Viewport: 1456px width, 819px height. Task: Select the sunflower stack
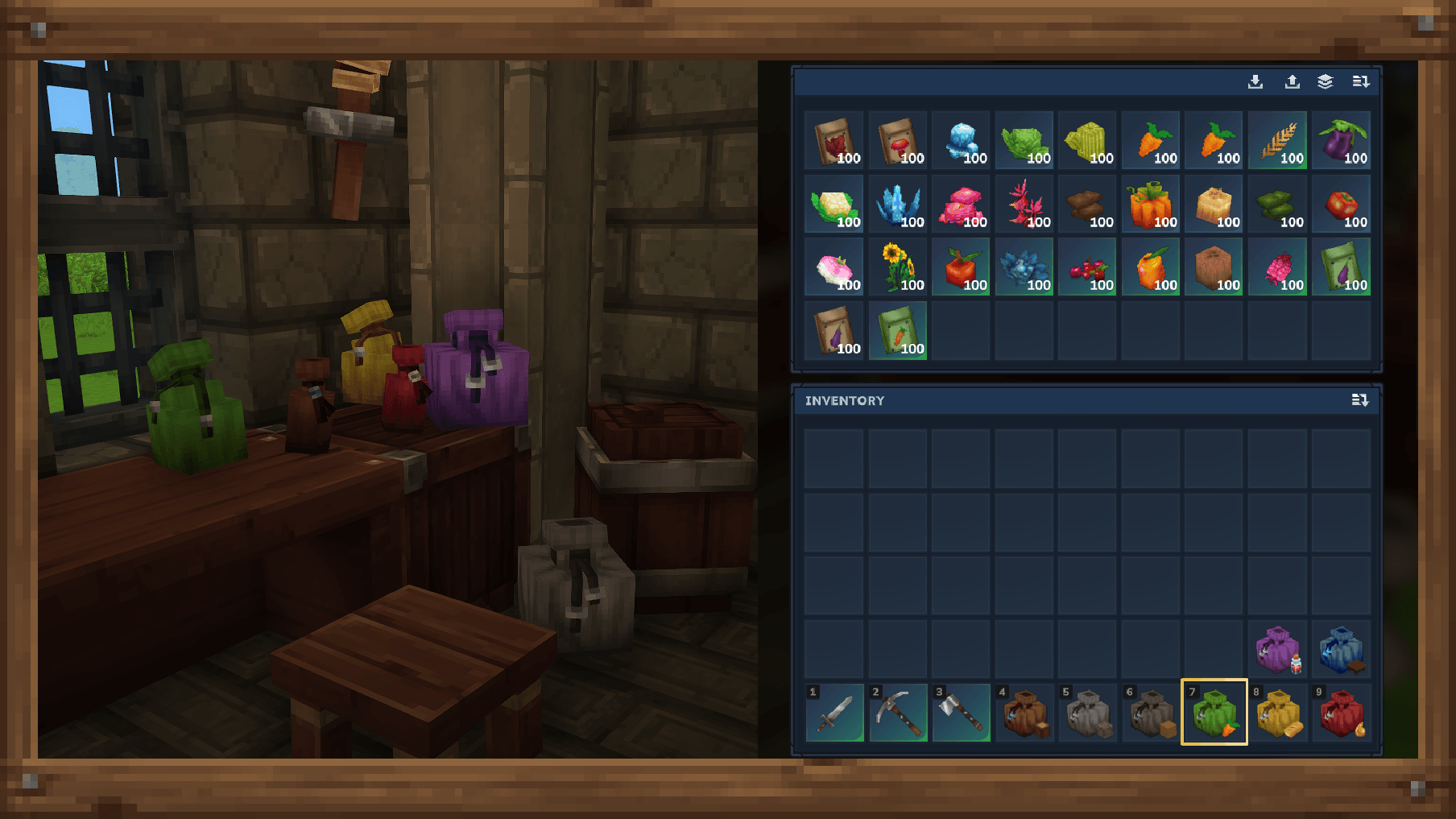coord(897,267)
